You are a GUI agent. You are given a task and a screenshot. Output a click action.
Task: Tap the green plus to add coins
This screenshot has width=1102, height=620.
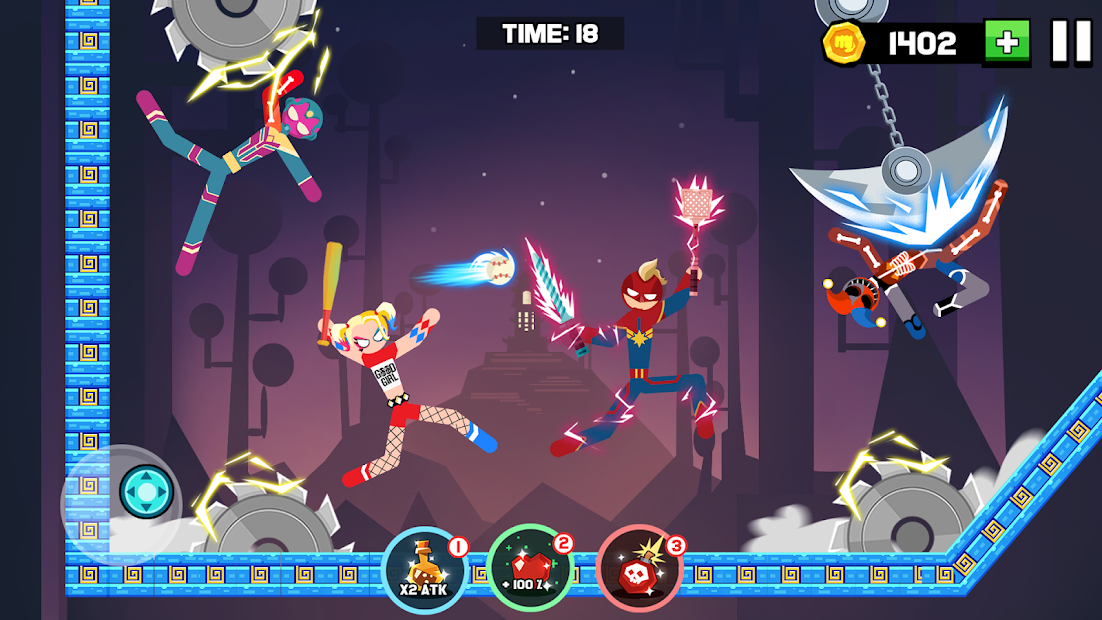(x=1006, y=43)
